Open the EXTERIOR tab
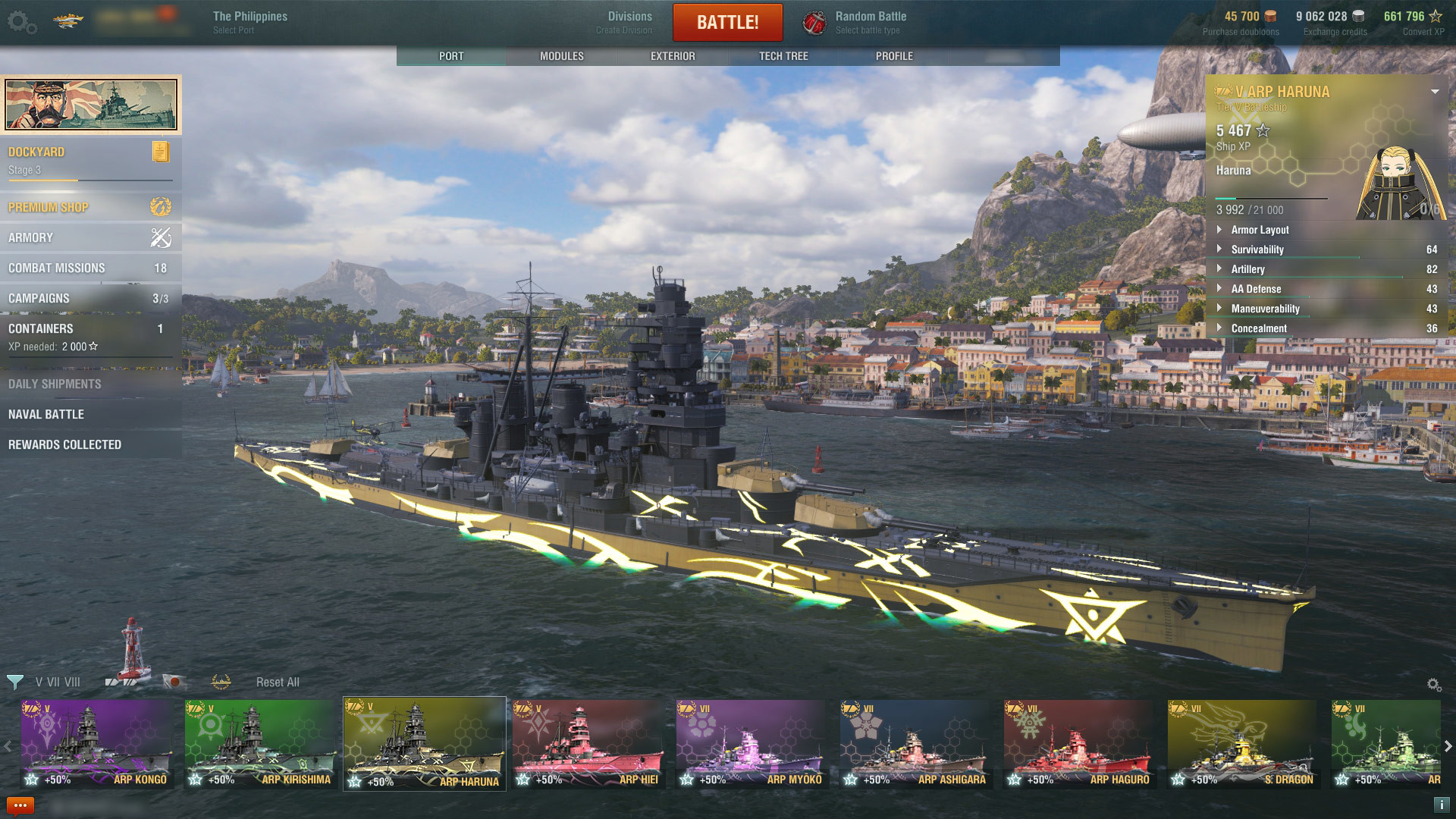 (x=672, y=55)
